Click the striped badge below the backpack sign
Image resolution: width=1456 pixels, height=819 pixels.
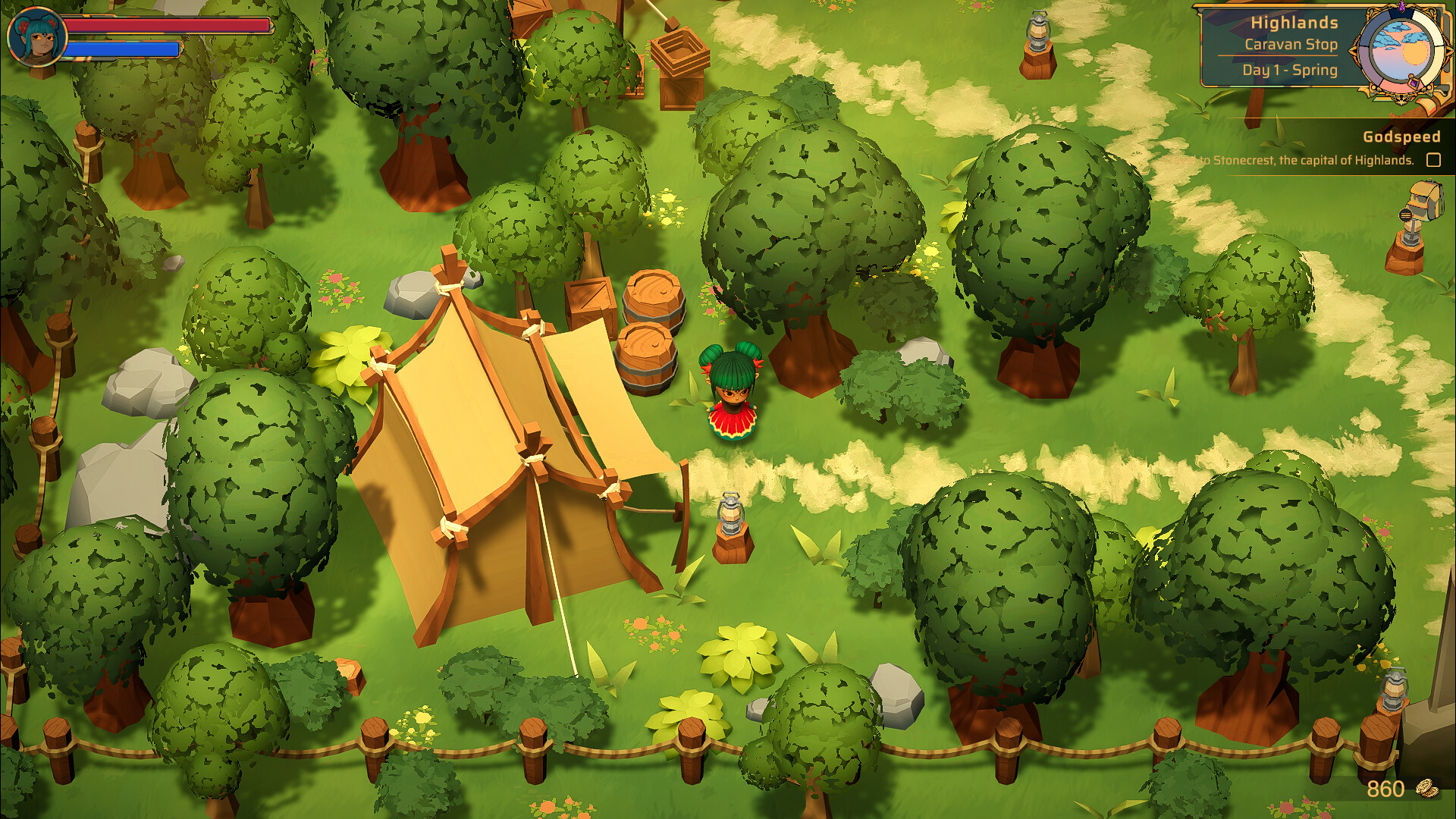coord(1405,214)
